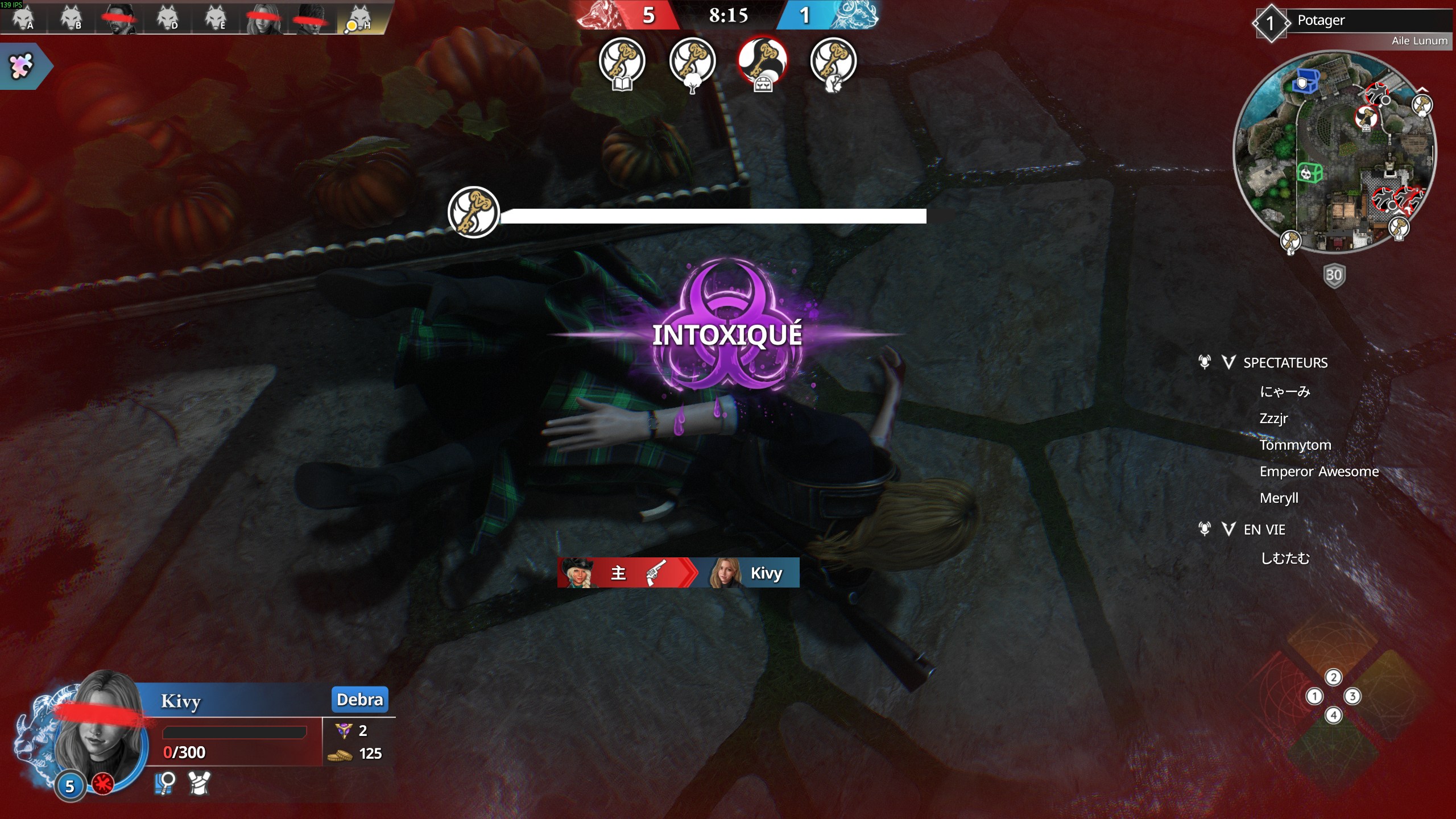Click wolf player icon labeled A

point(23,18)
